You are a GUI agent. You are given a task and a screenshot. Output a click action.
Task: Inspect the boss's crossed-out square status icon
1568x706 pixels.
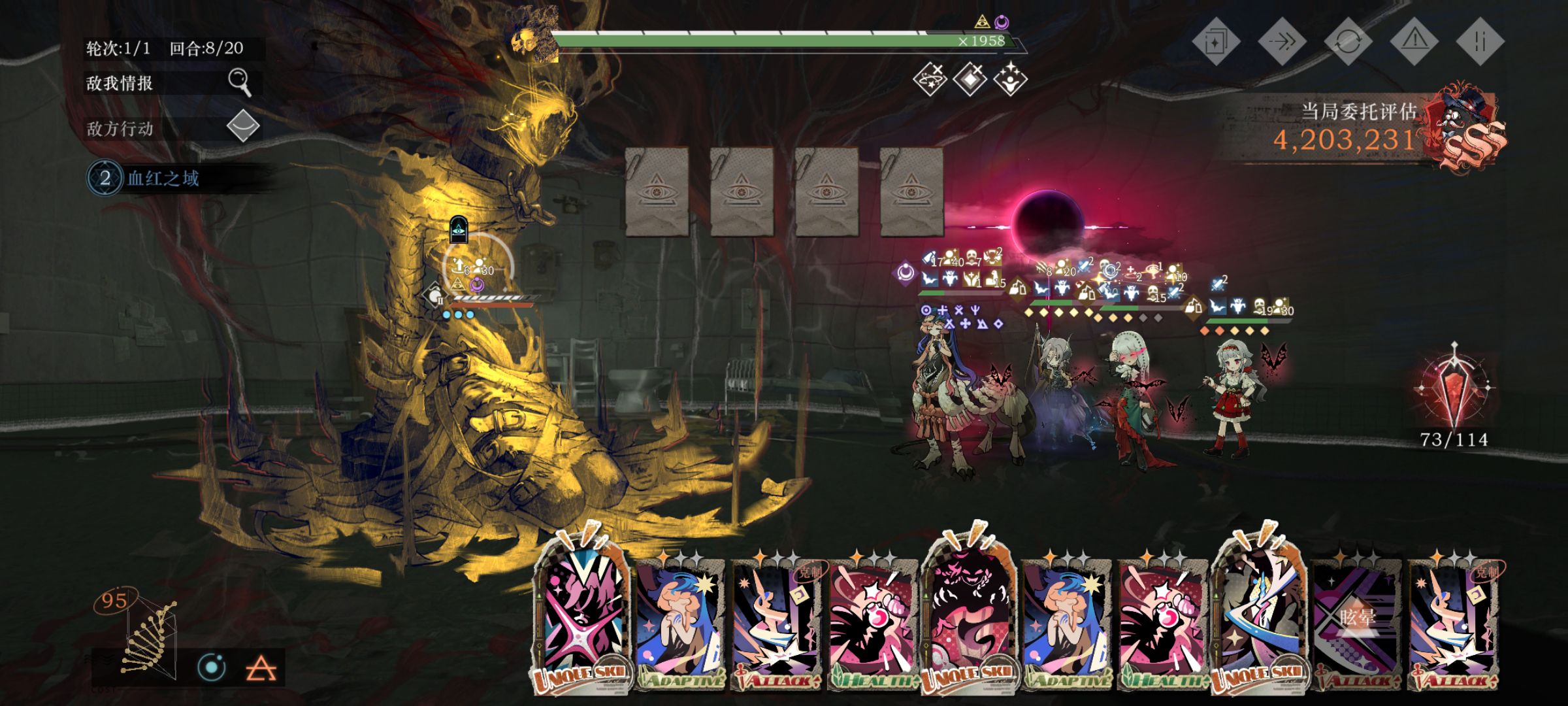pos(970,78)
